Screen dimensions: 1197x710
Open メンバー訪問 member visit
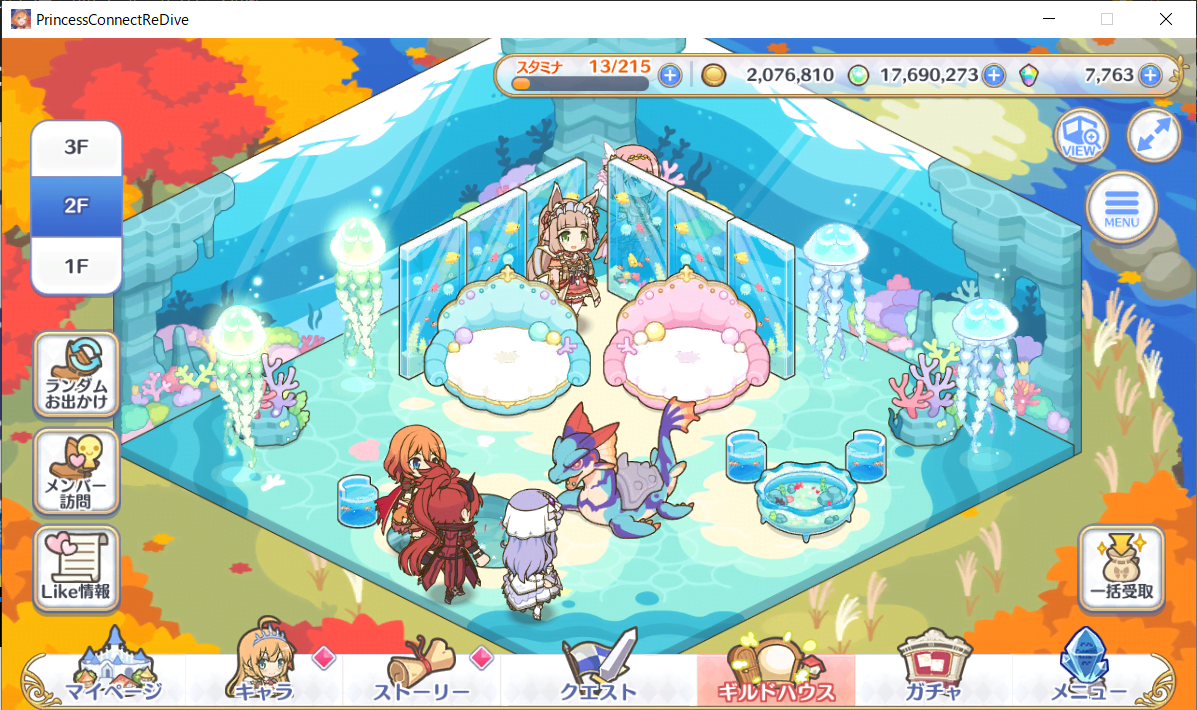[x=76, y=471]
